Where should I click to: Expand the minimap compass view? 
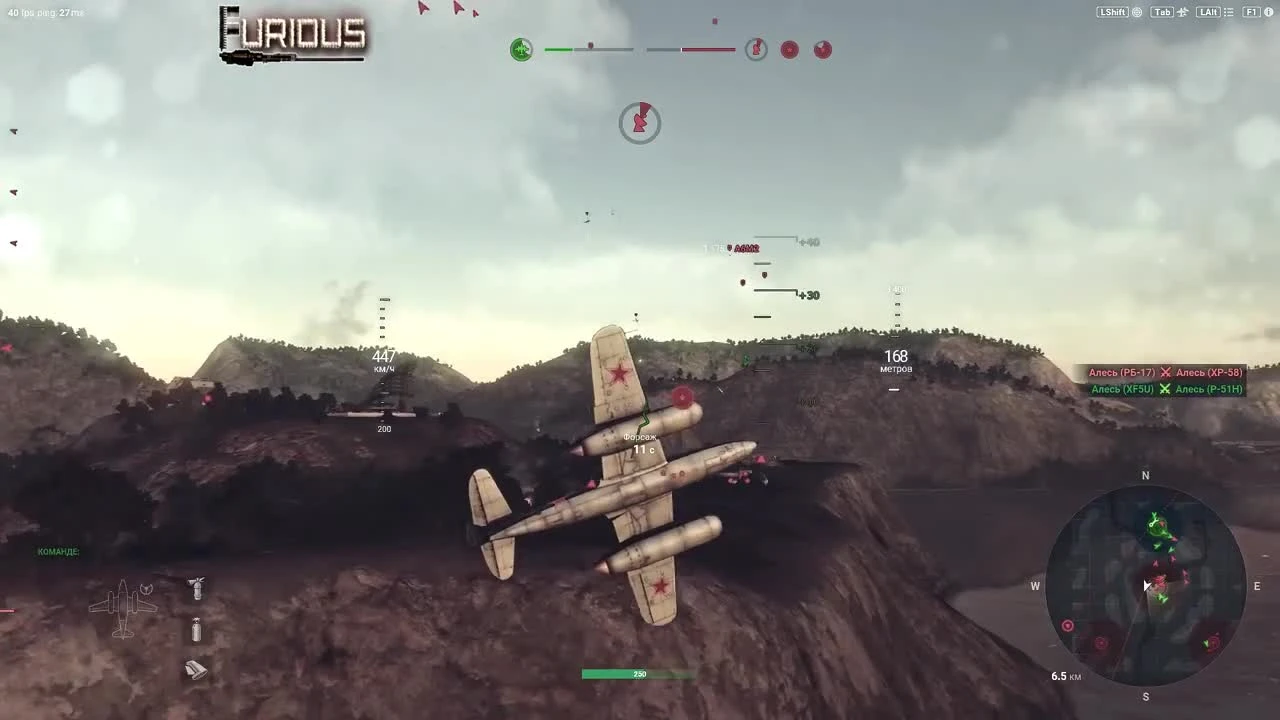coord(1146,475)
